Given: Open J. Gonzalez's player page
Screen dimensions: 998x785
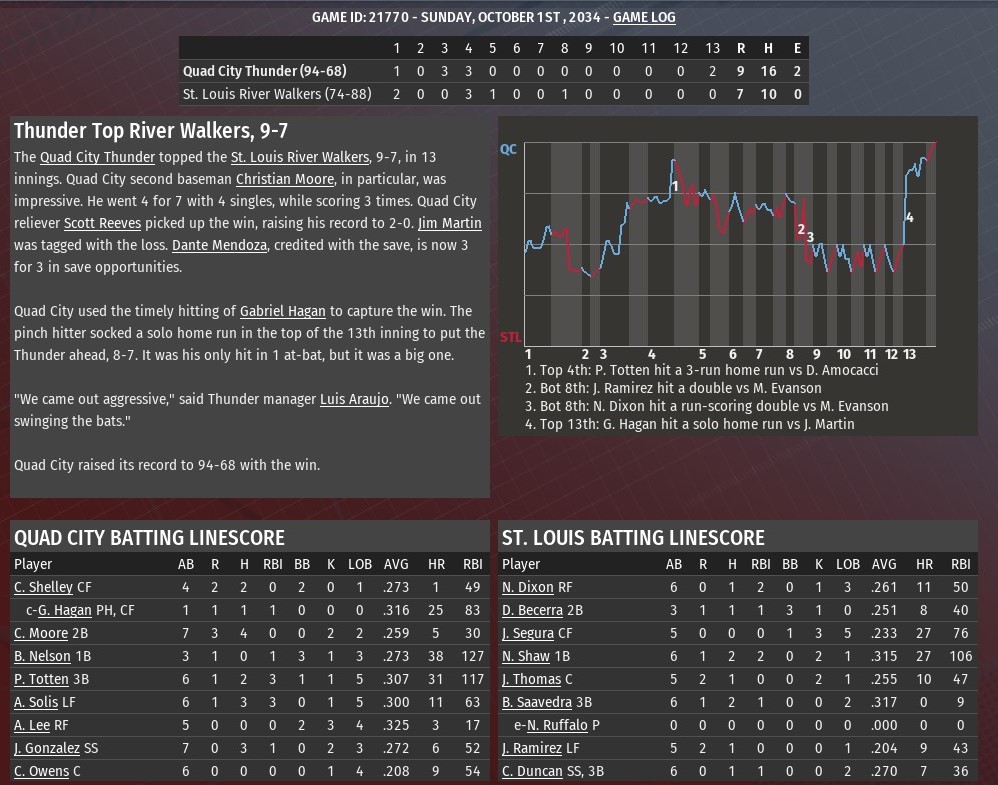Looking at the screenshot, I should pos(46,748).
